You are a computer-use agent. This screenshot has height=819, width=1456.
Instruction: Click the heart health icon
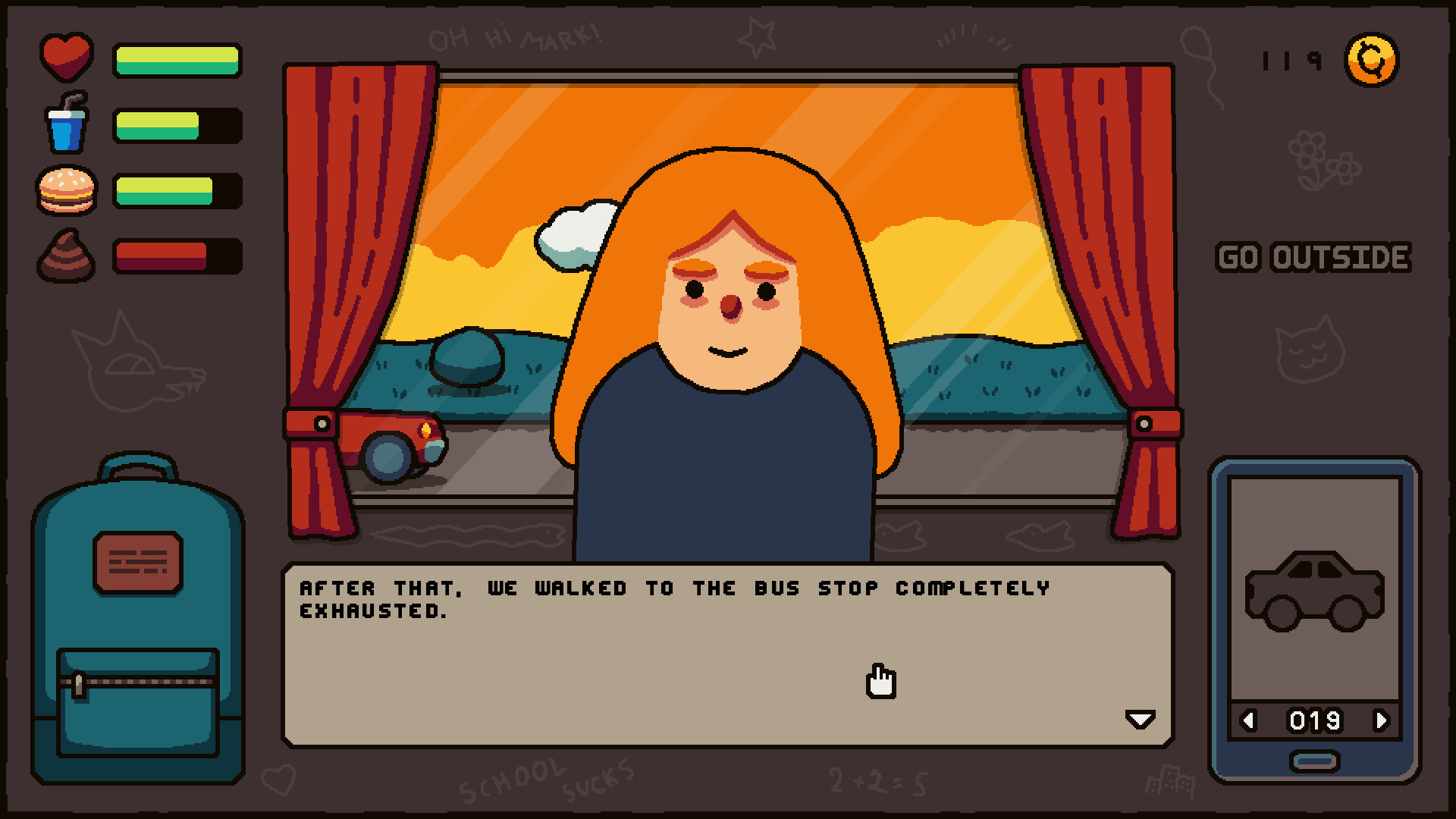(x=66, y=55)
